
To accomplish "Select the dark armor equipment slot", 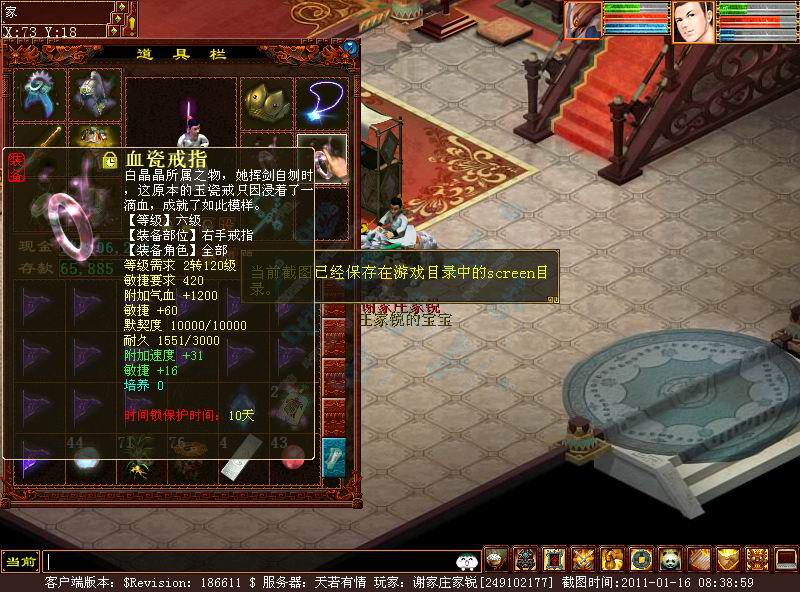I will pyautogui.click(x=95, y=94).
